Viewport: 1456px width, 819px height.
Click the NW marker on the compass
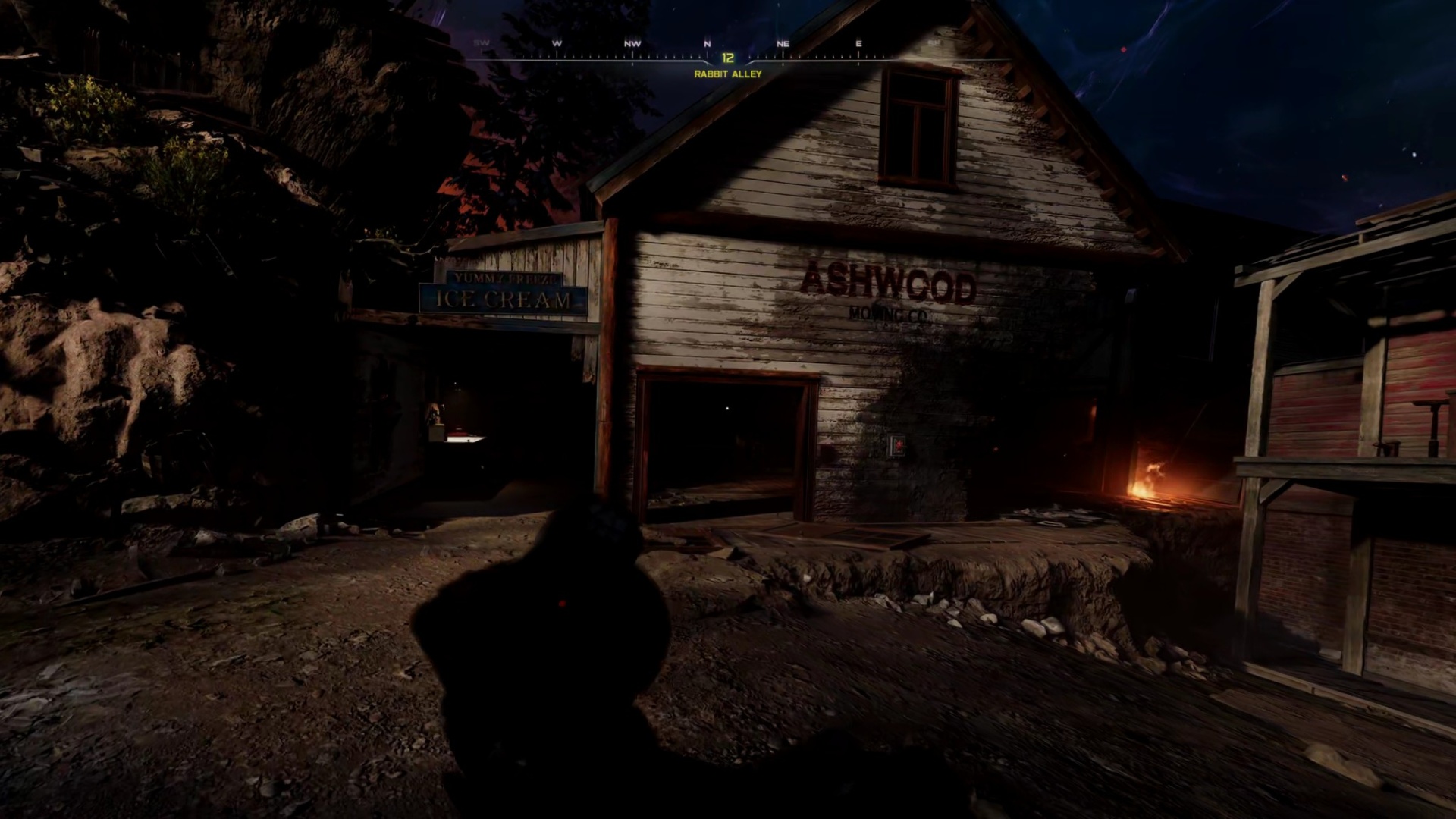633,44
